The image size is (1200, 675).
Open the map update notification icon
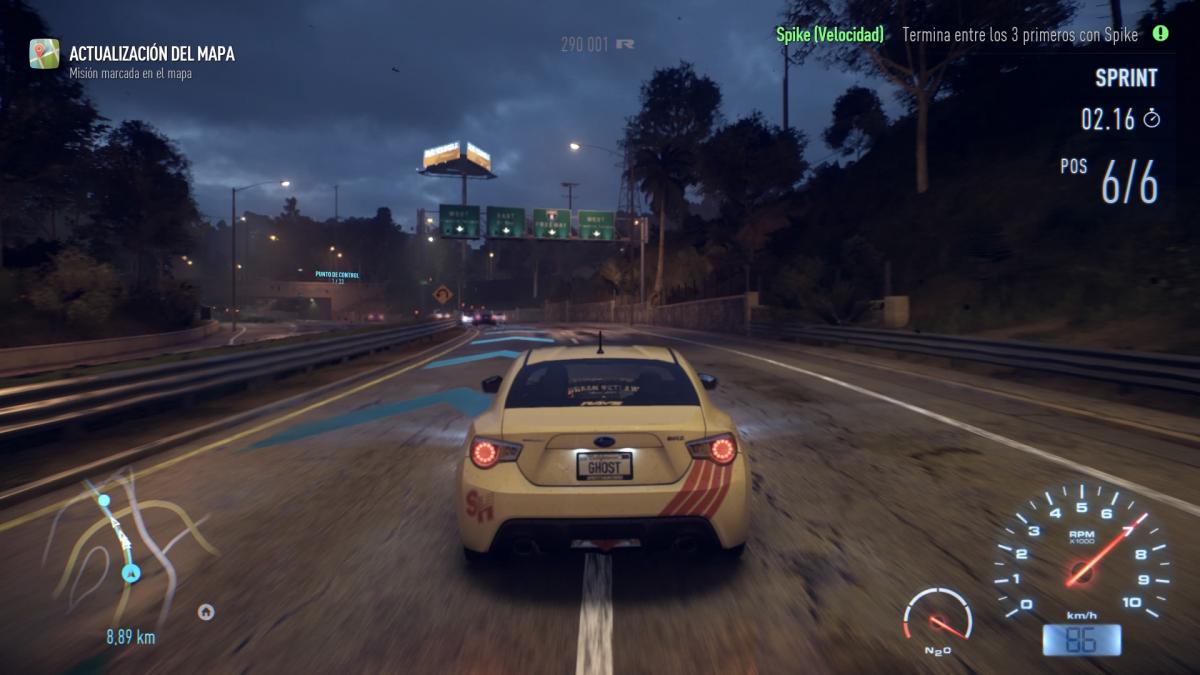[x=44, y=54]
